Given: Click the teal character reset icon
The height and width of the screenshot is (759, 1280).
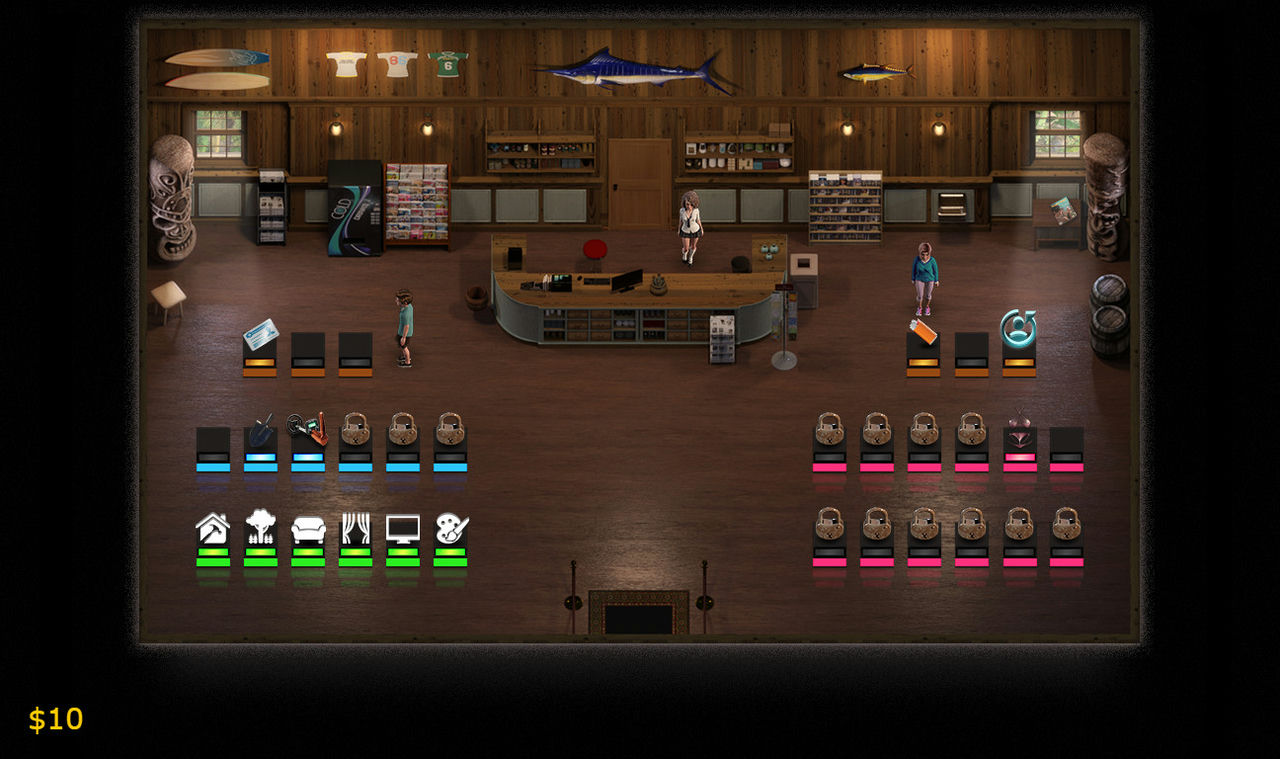Looking at the screenshot, I should coord(1018,328).
